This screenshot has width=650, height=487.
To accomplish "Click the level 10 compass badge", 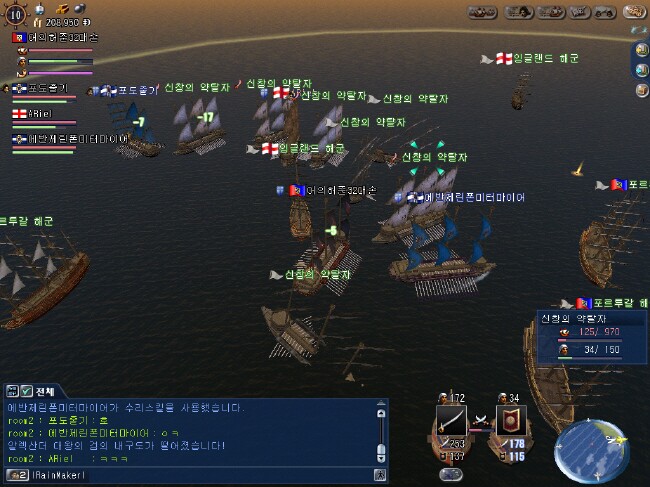I will coord(16,16).
